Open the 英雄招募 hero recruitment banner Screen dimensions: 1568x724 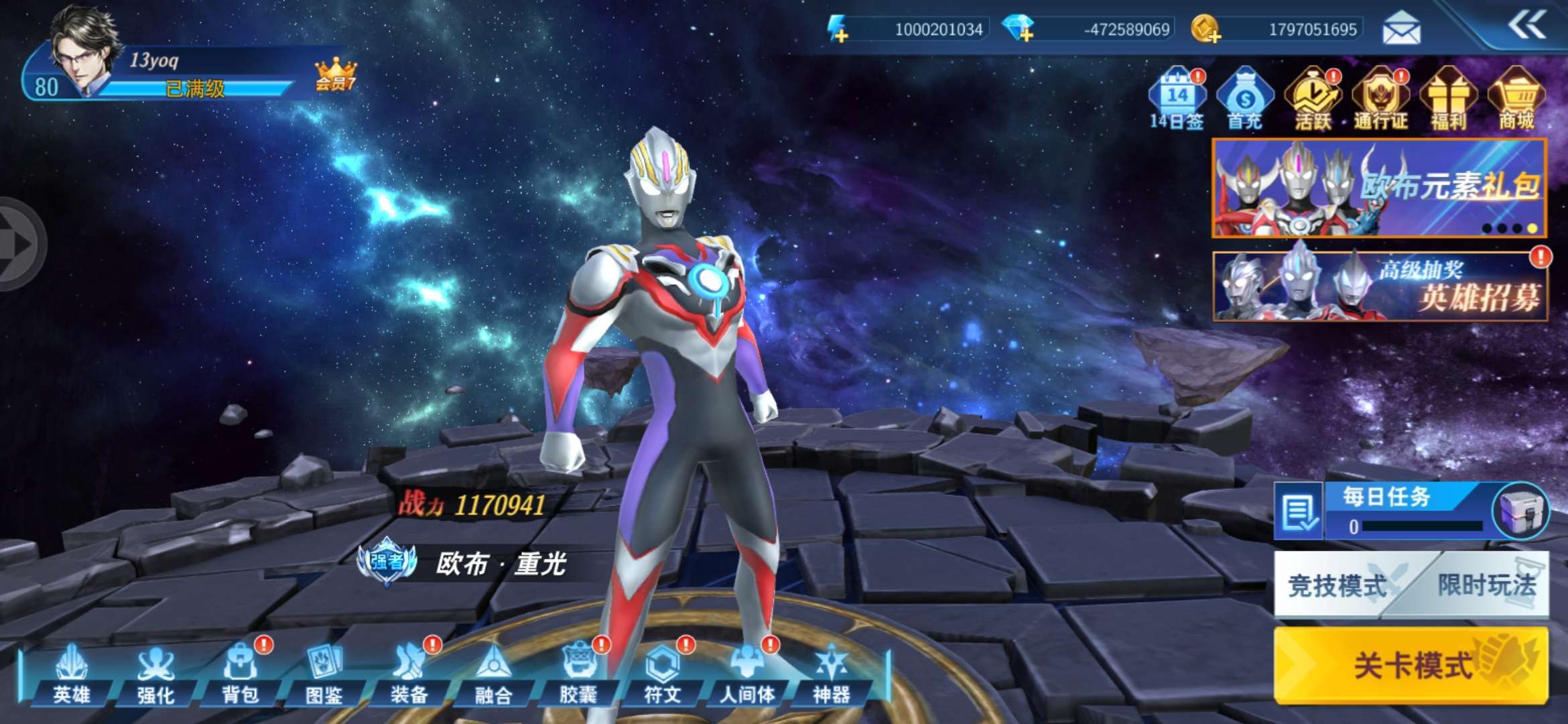(1380, 286)
